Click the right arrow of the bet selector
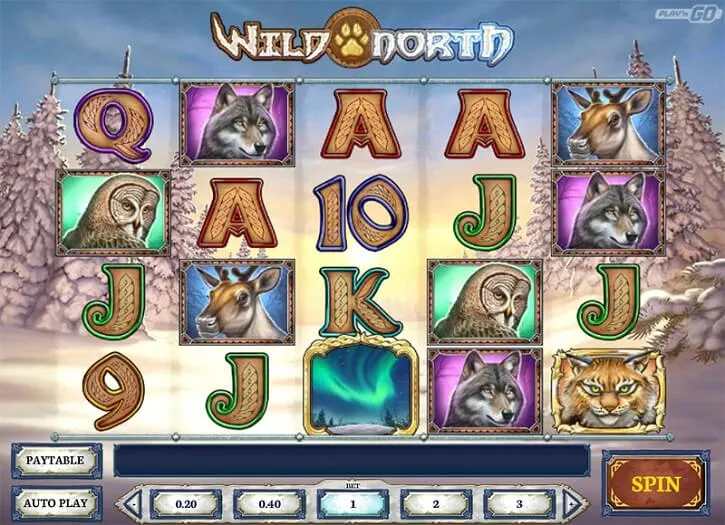Screen dimensions: 725x525 (573, 503)
